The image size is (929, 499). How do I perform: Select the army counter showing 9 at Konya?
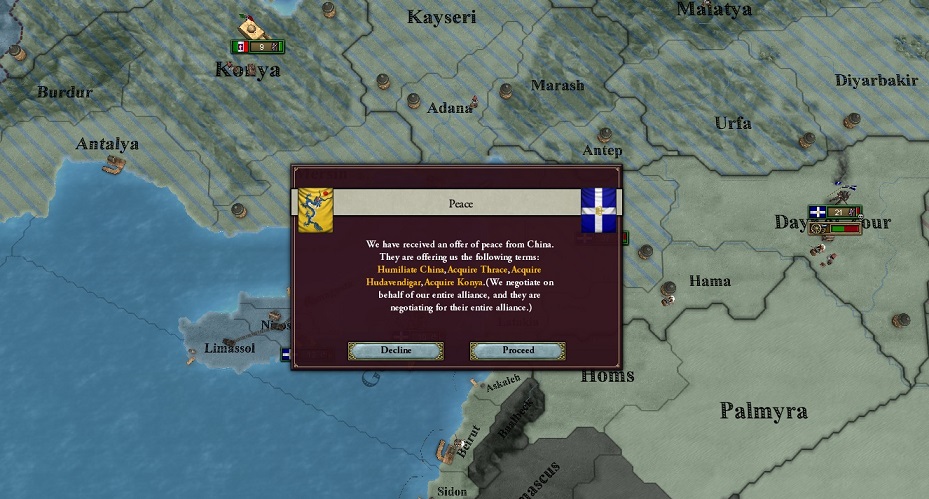click(x=258, y=46)
